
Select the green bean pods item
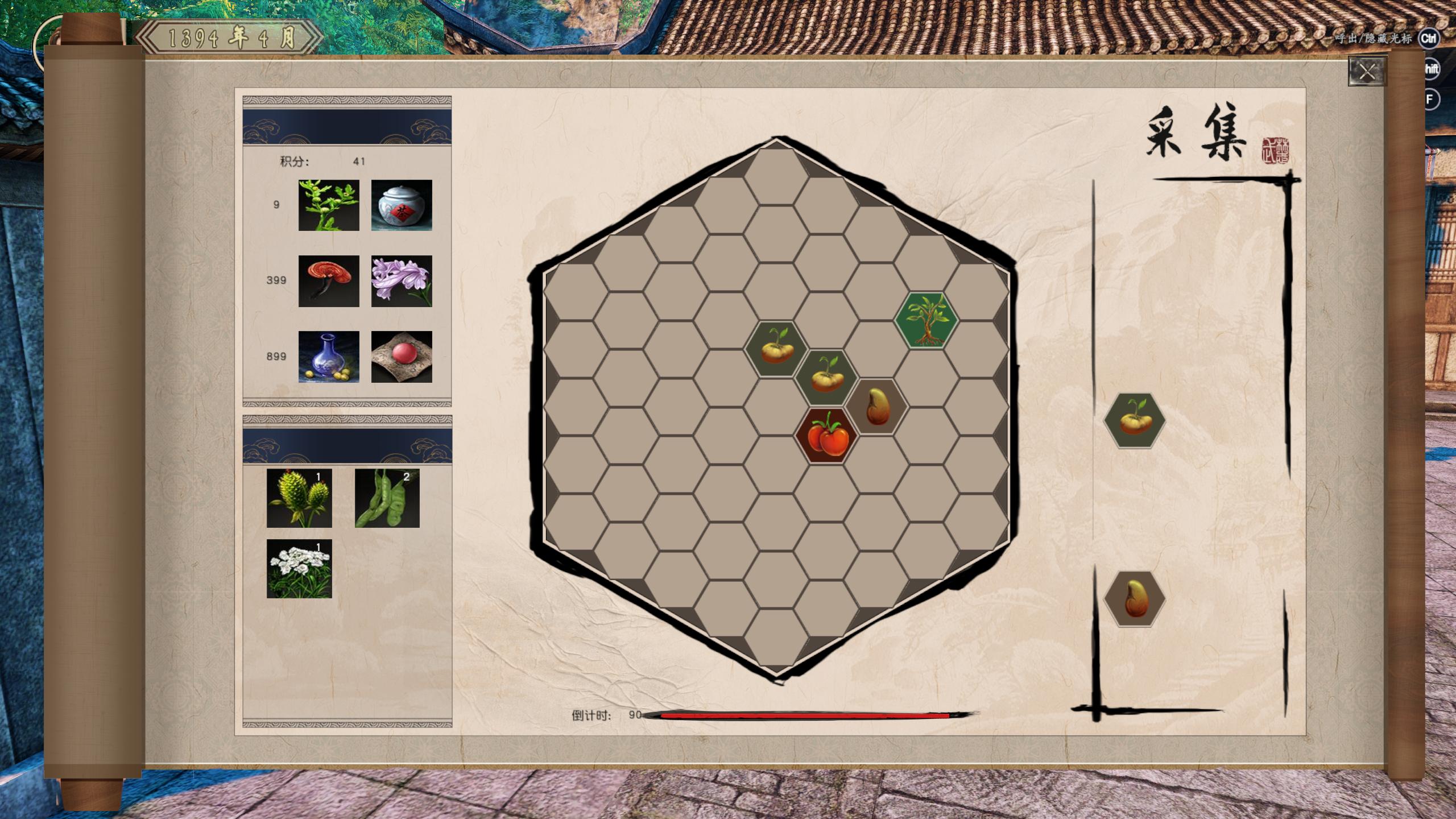click(387, 498)
